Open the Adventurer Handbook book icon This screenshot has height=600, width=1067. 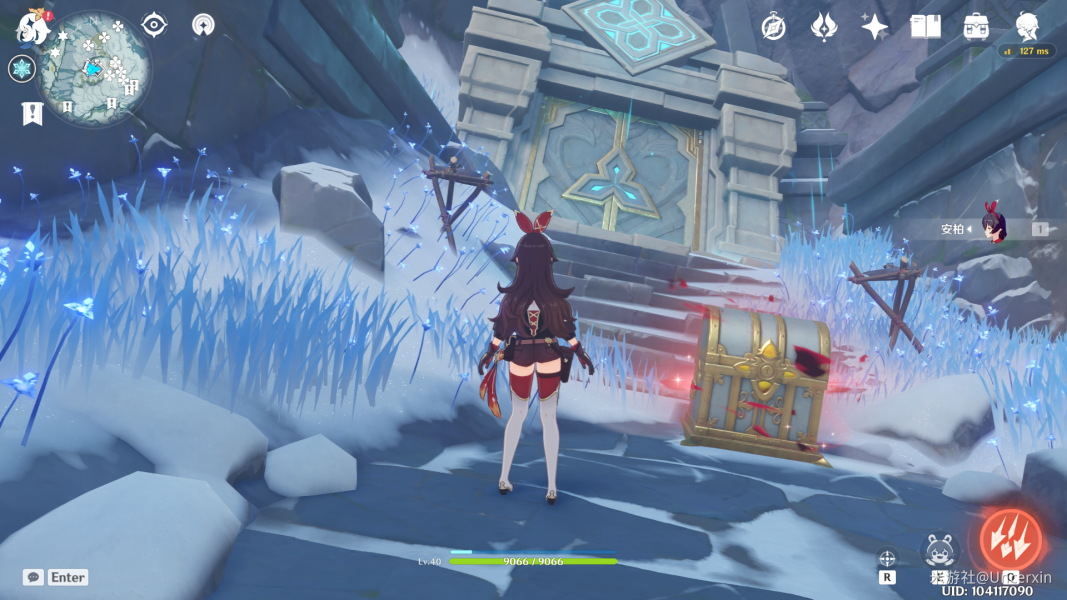point(925,27)
